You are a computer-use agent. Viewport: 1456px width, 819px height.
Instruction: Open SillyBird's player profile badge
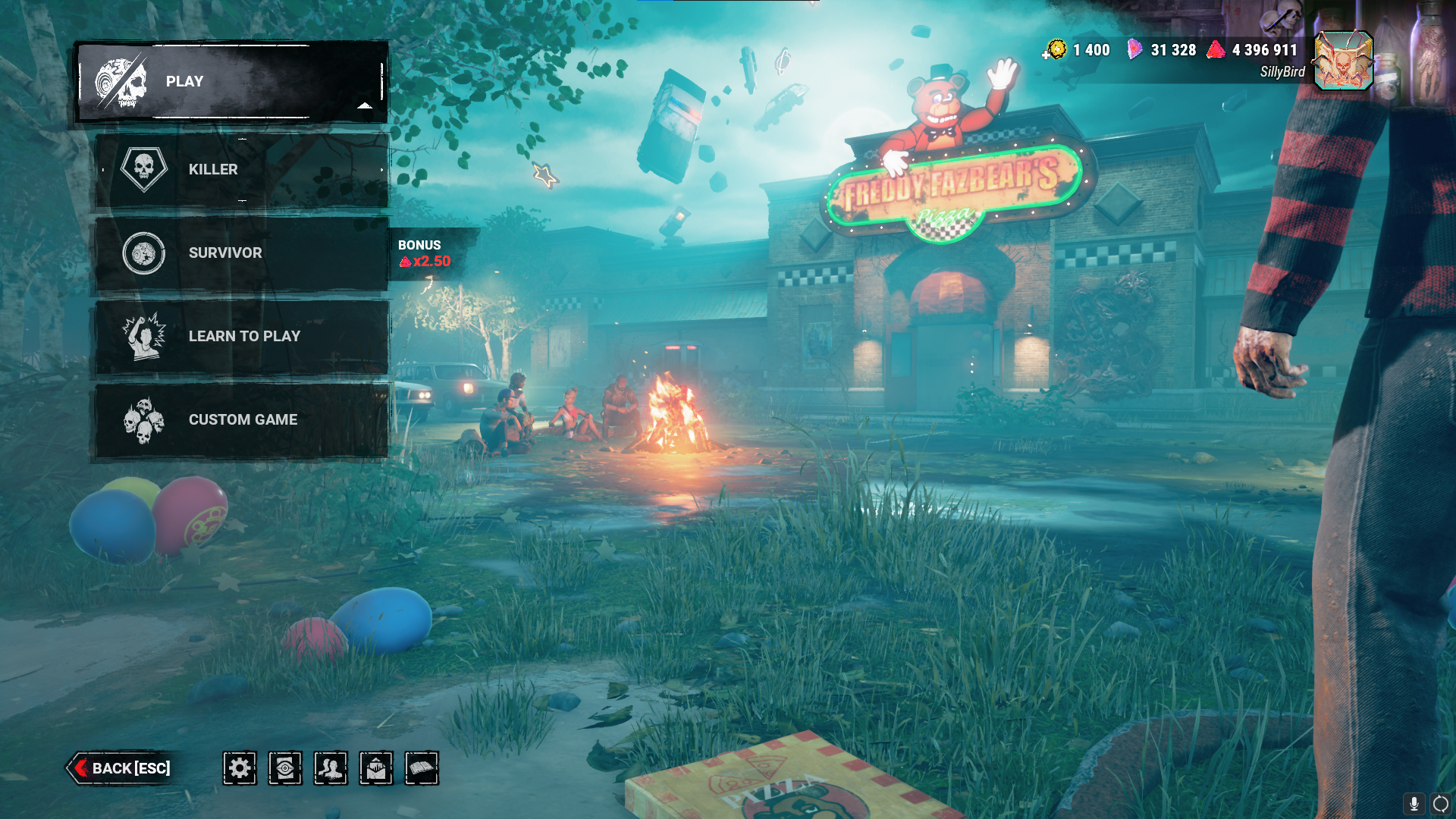point(1343,61)
